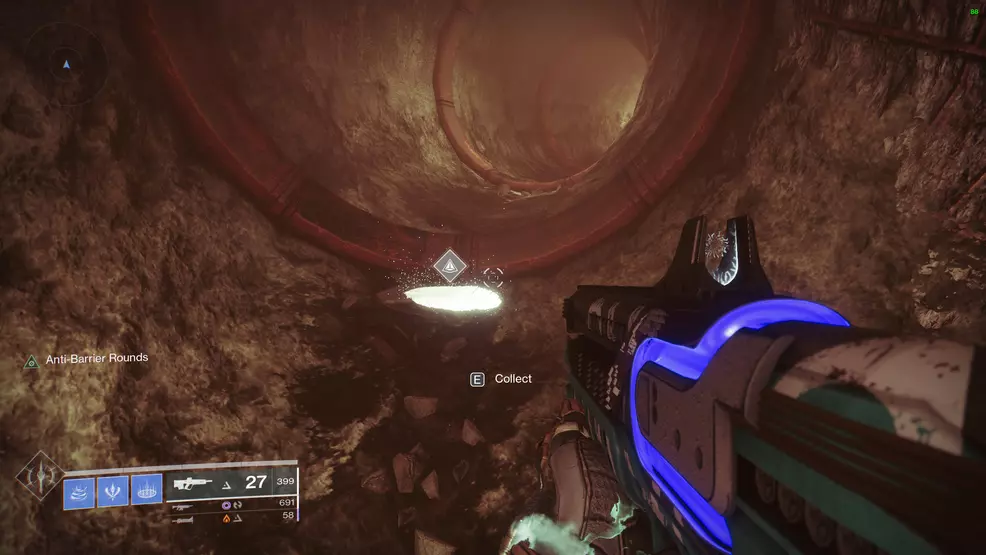Click the diamond objective marker over the collectible

tap(450, 266)
